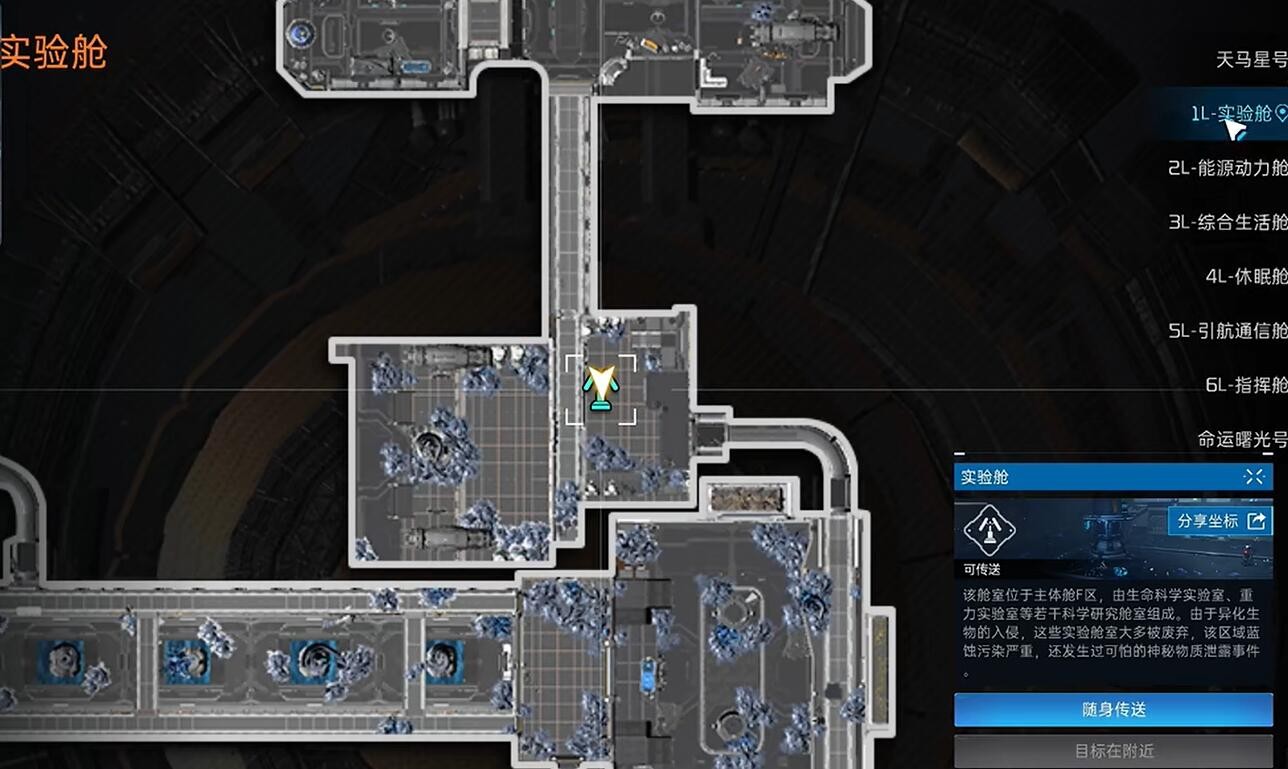View the 5L-引航通信舱 floor
Image resolution: width=1288 pixels, height=769 pixels.
click(x=1227, y=330)
